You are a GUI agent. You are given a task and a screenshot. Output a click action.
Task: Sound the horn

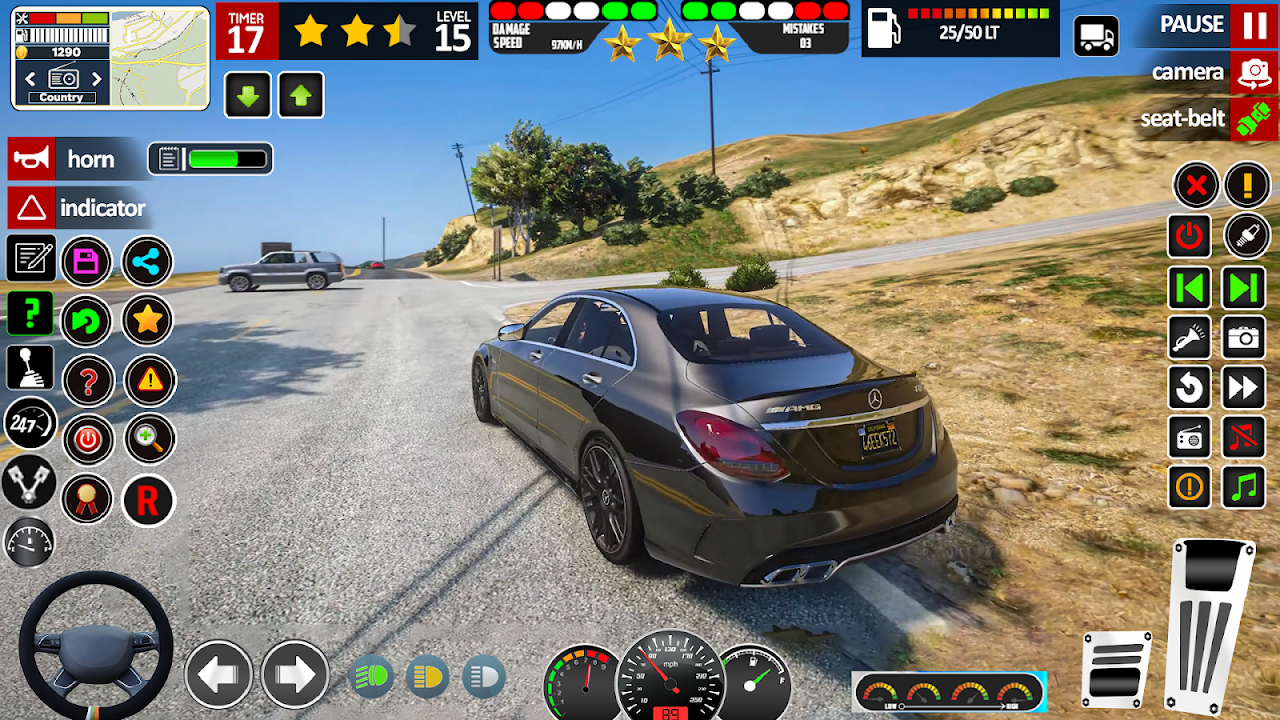click(31, 159)
